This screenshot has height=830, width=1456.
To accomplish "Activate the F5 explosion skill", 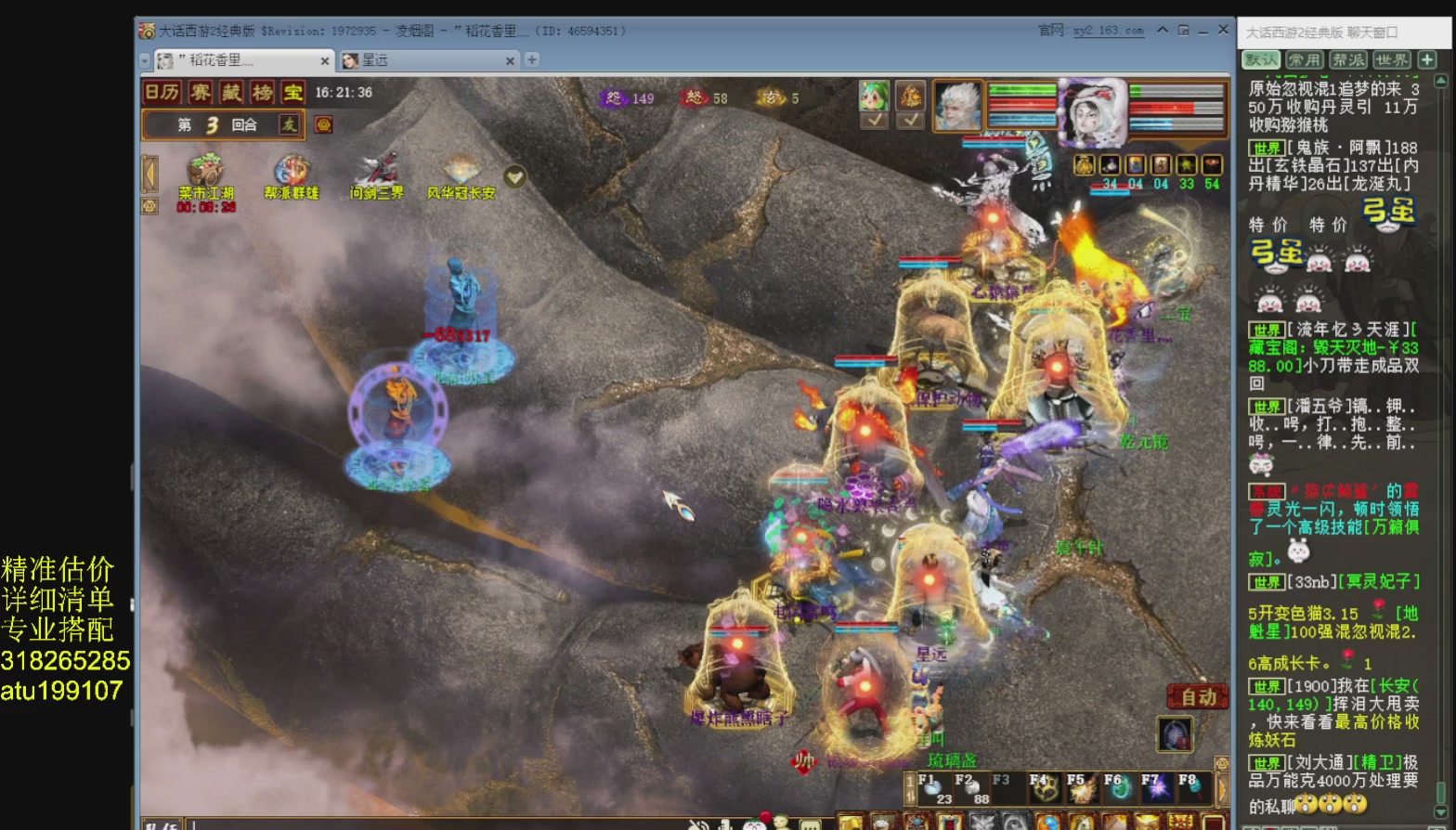I will pos(1082,789).
